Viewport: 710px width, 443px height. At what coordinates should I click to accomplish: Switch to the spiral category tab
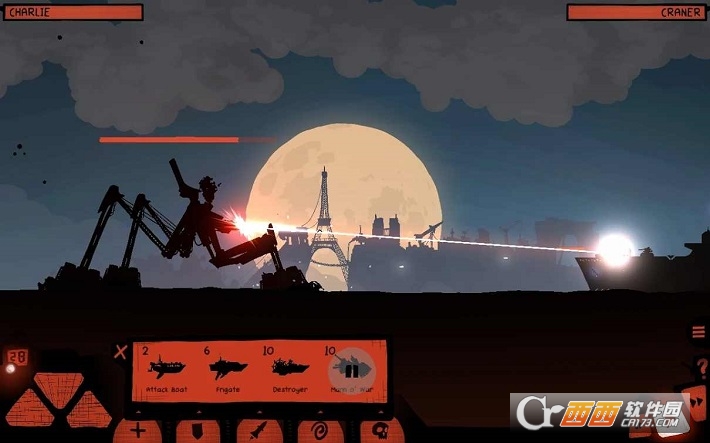pos(320,431)
